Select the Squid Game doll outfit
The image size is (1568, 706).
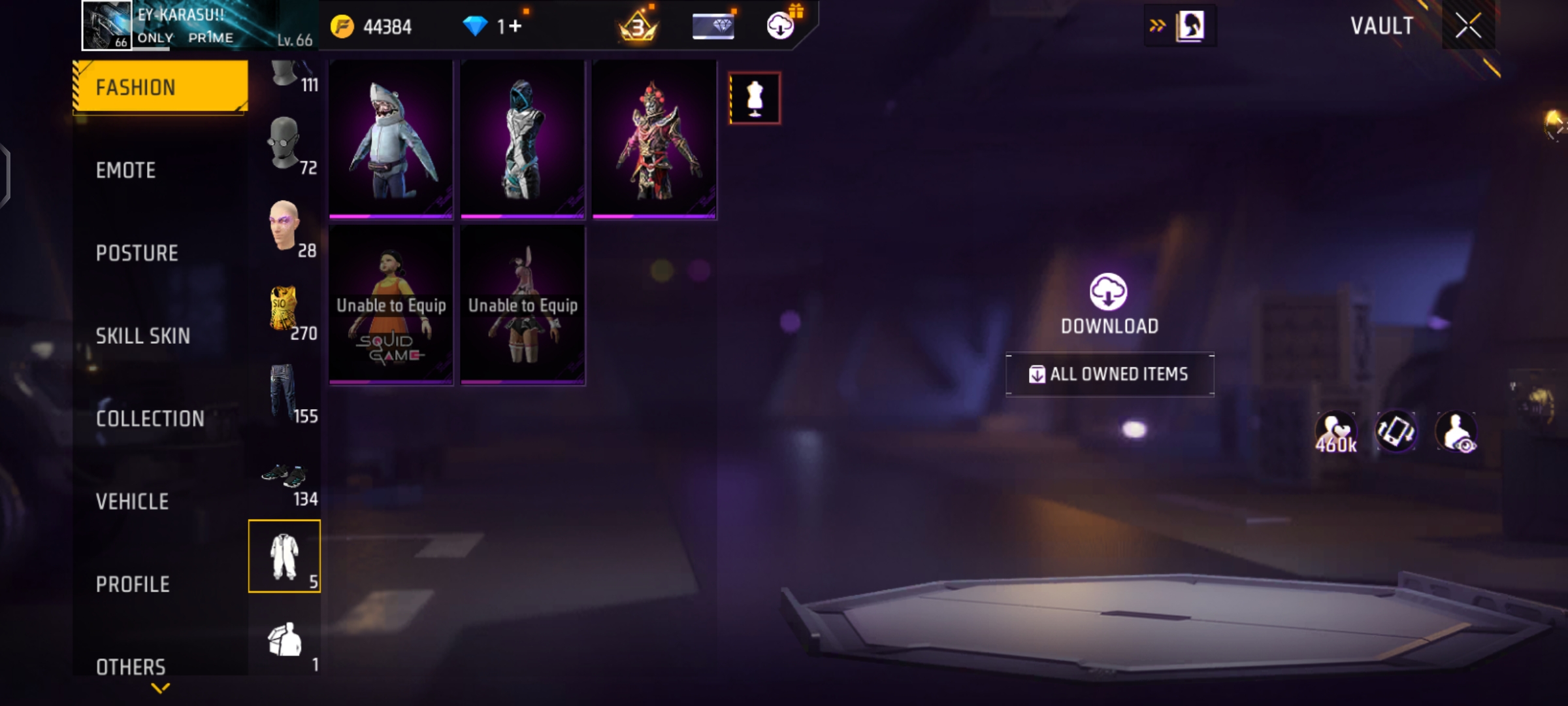click(x=391, y=305)
